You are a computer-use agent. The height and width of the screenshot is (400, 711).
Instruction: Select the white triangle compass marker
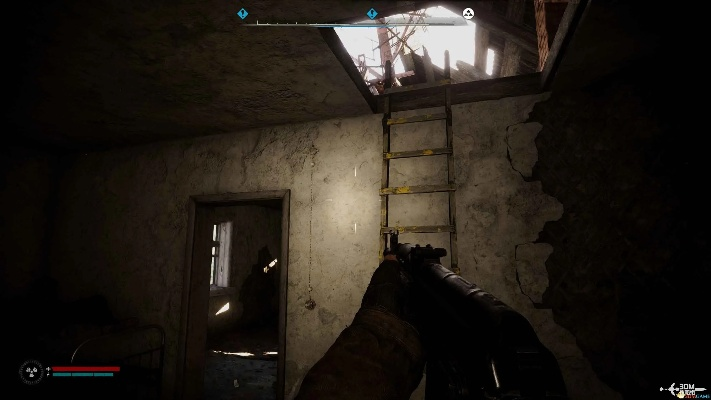click(x=468, y=14)
